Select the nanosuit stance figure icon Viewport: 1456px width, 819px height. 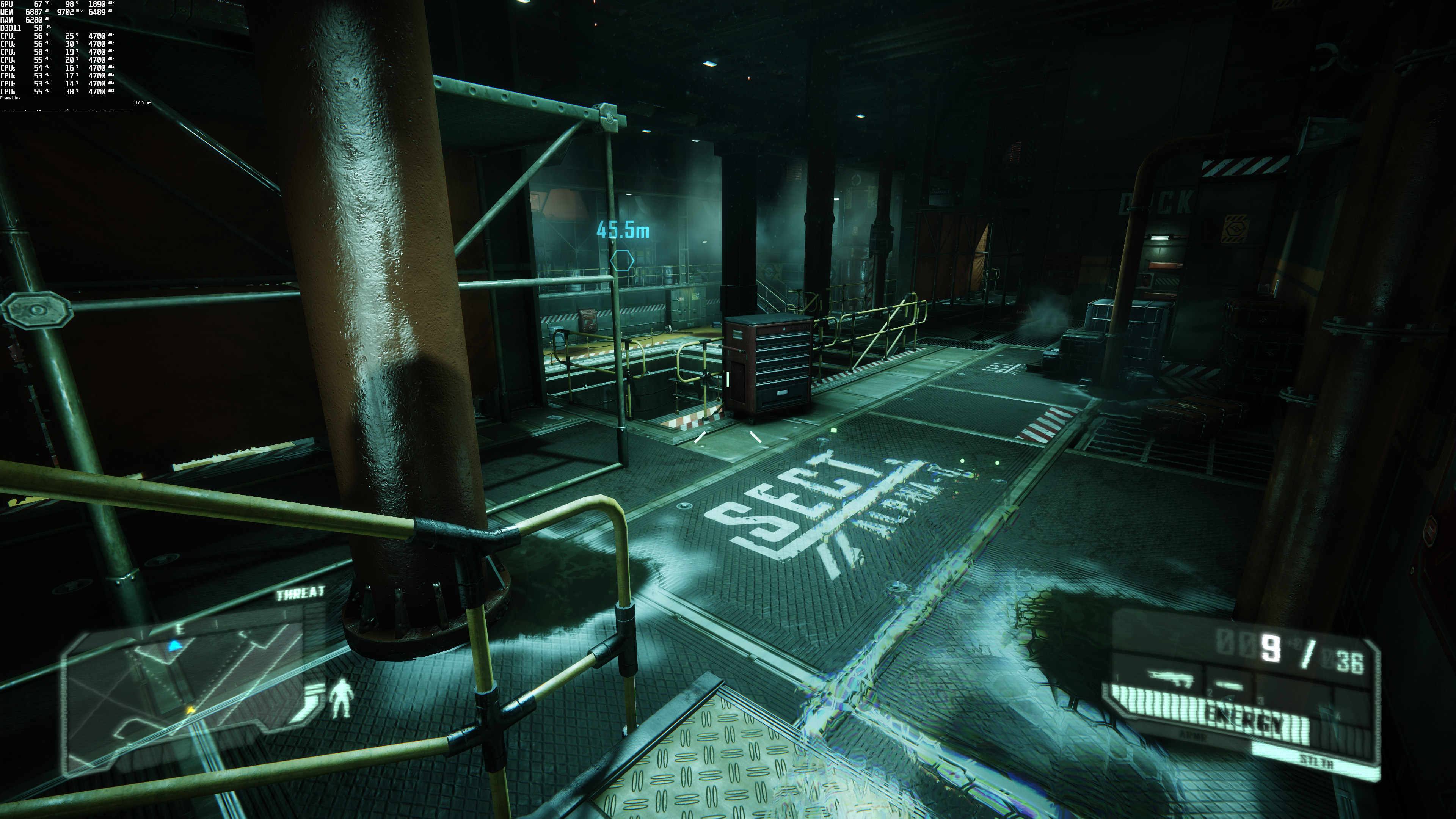click(x=341, y=698)
